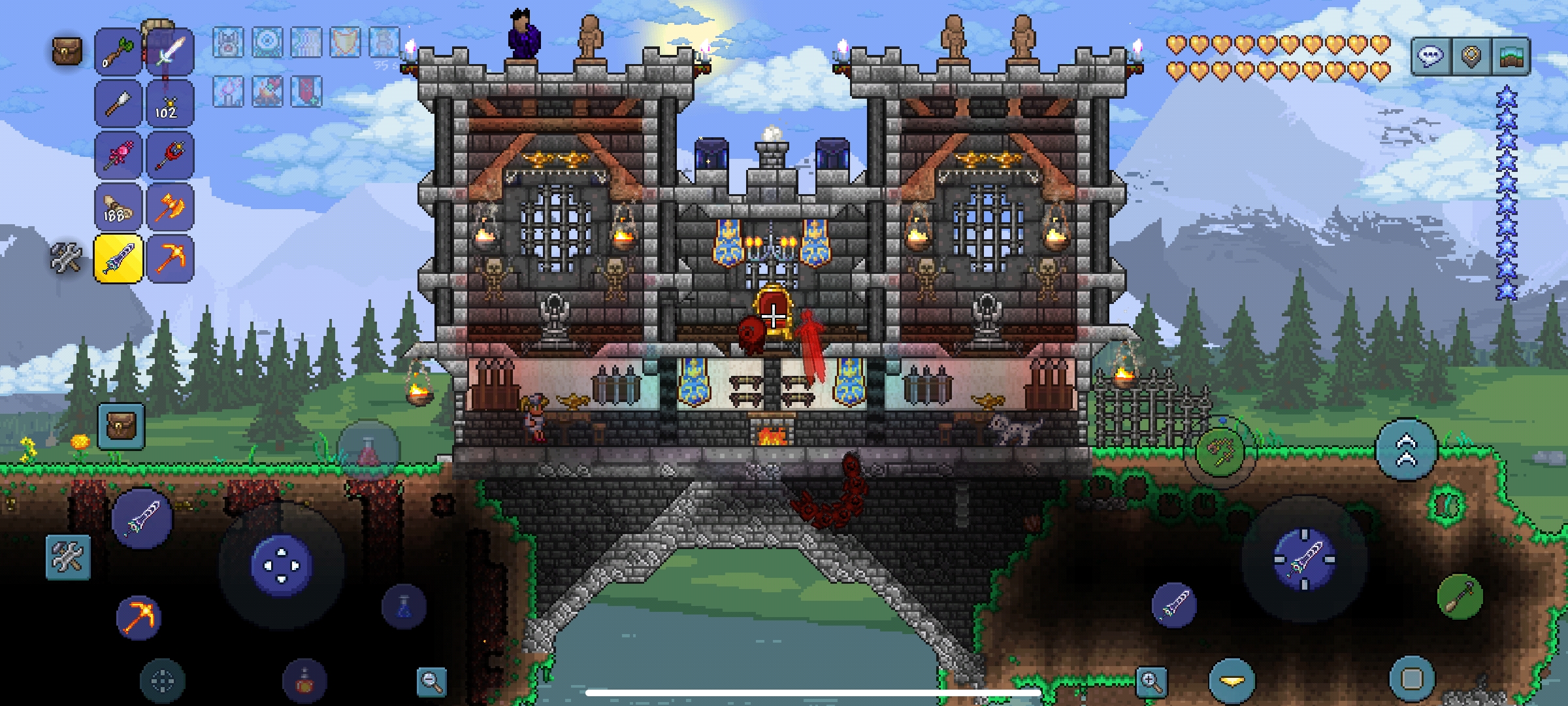This screenshot has width=1568, height=706.
Task: Select the leafy wooden staff hotbar slot
Action: (x=118, y=52)
